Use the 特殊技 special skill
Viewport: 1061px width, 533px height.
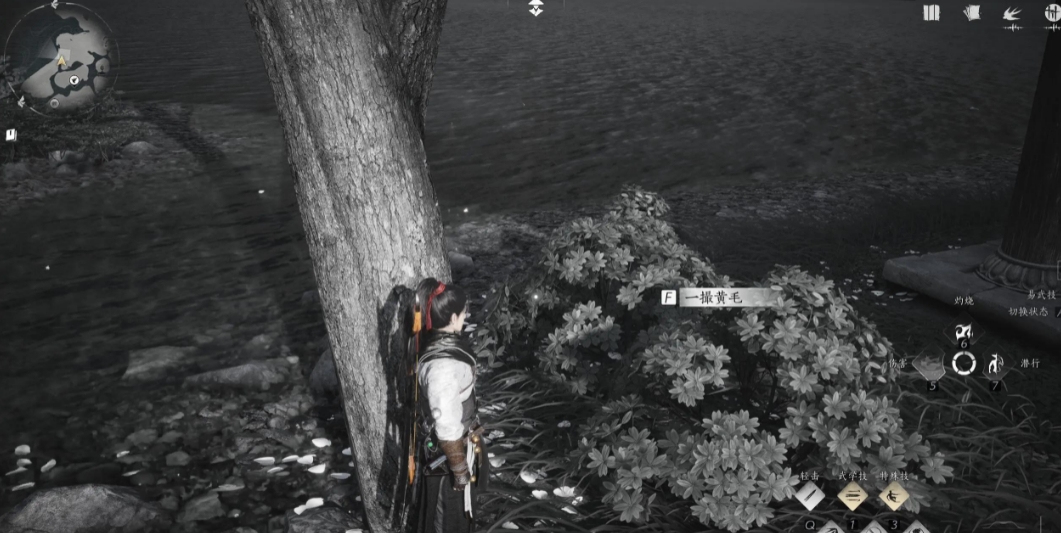[x=893, y=496]
